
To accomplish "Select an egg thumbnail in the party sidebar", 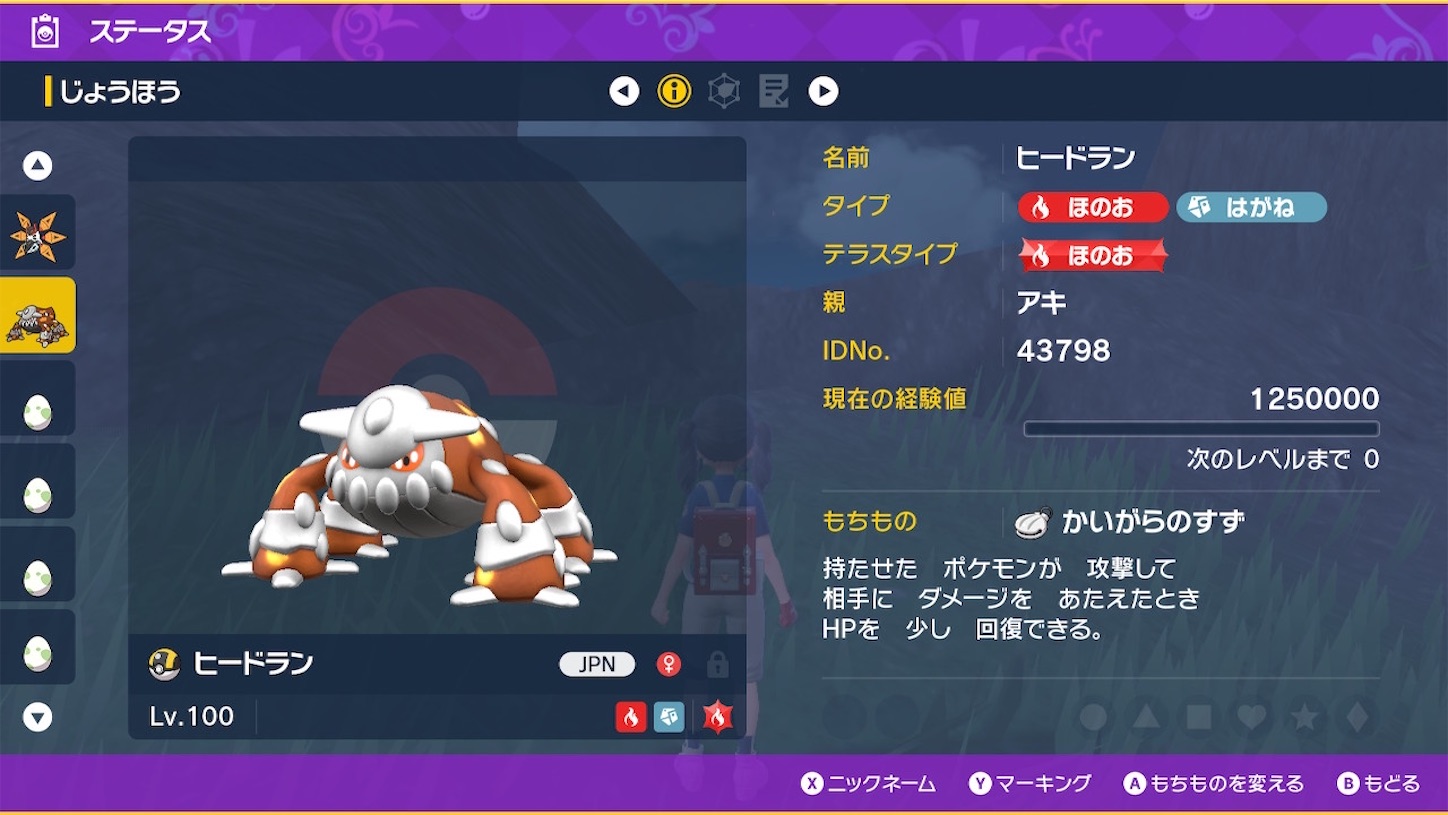I will pyautogui.click(x=39, y=398).
